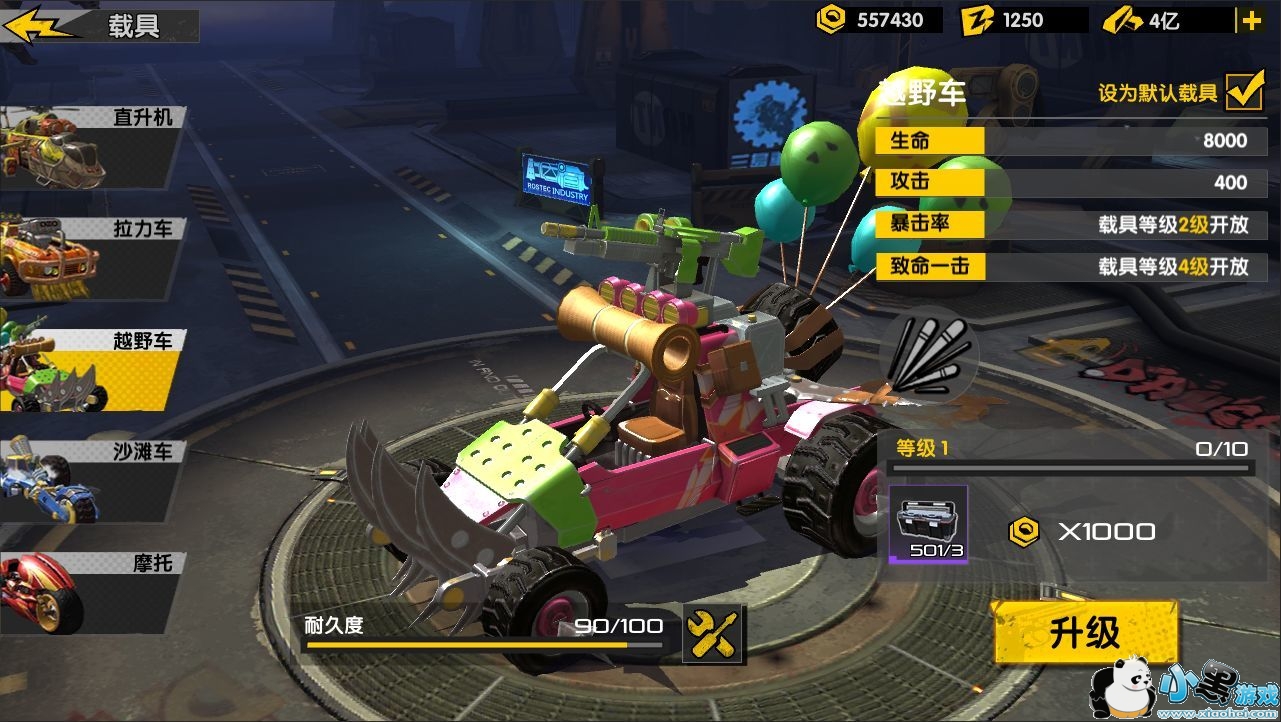Go back using the yellow arrow
The image size is (1281, 722).
pos(41,26)
